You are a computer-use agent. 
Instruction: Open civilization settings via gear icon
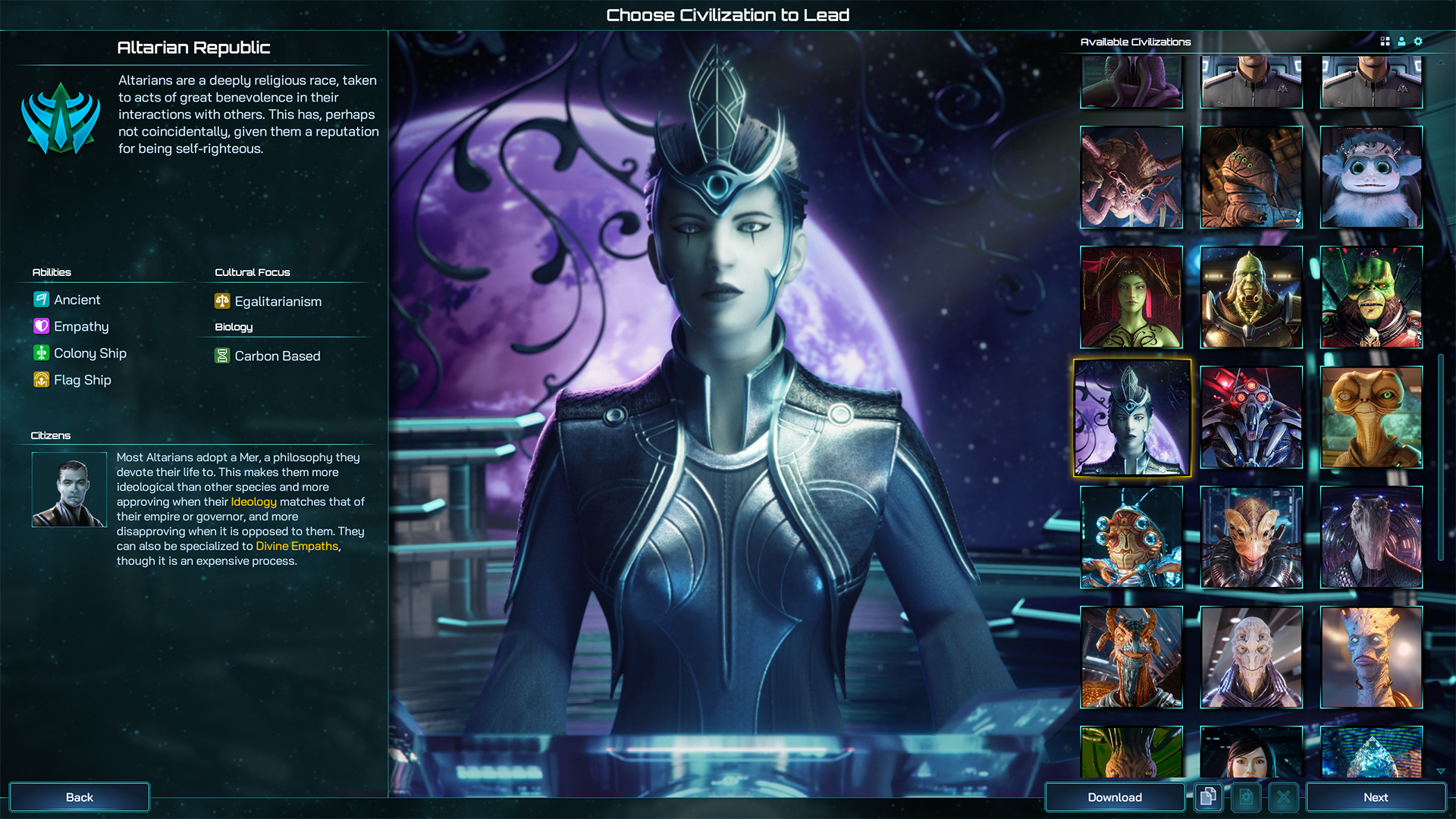tap(1417, 42)
